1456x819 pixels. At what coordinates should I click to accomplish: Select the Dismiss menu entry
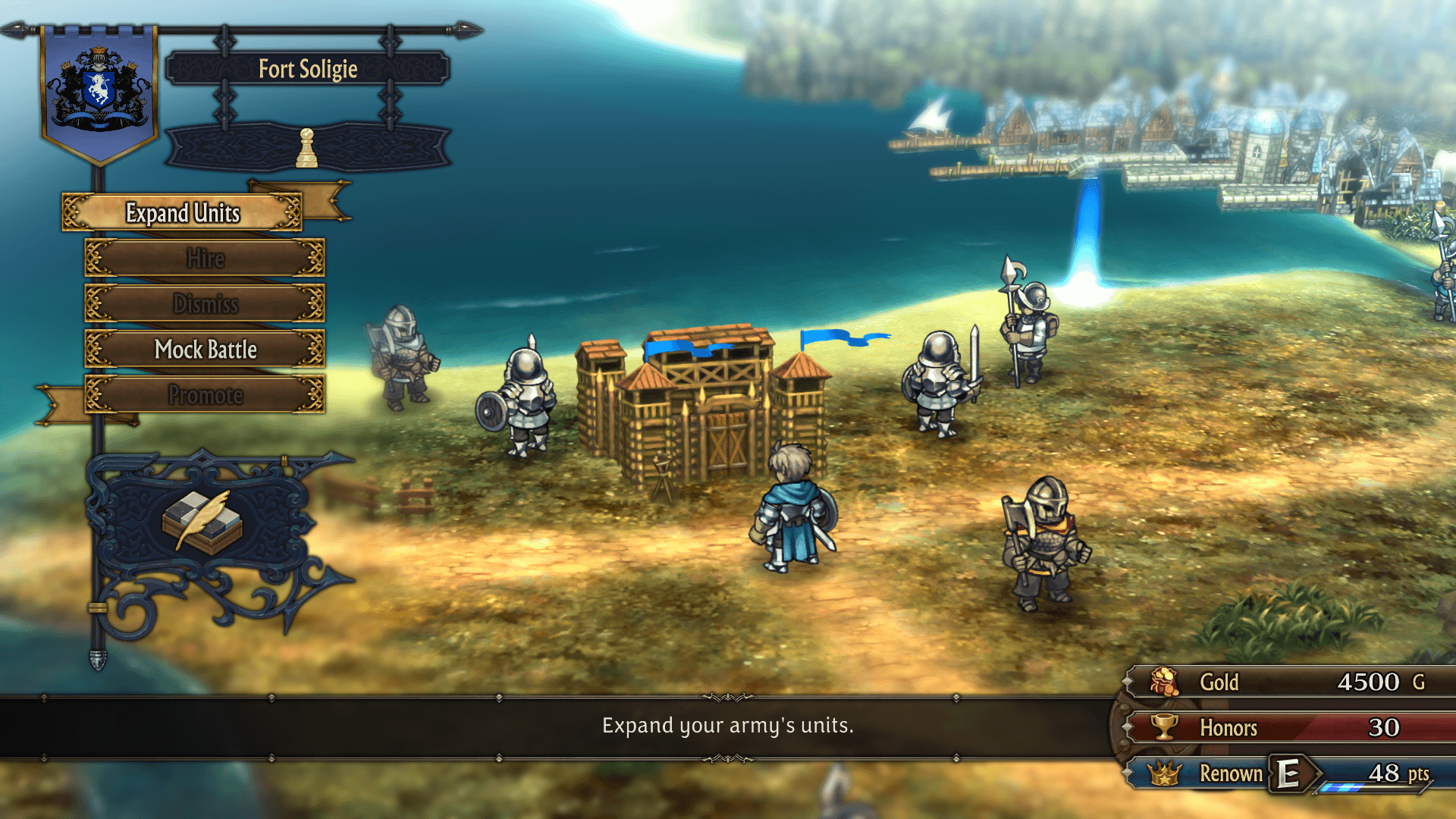point(205,304)
